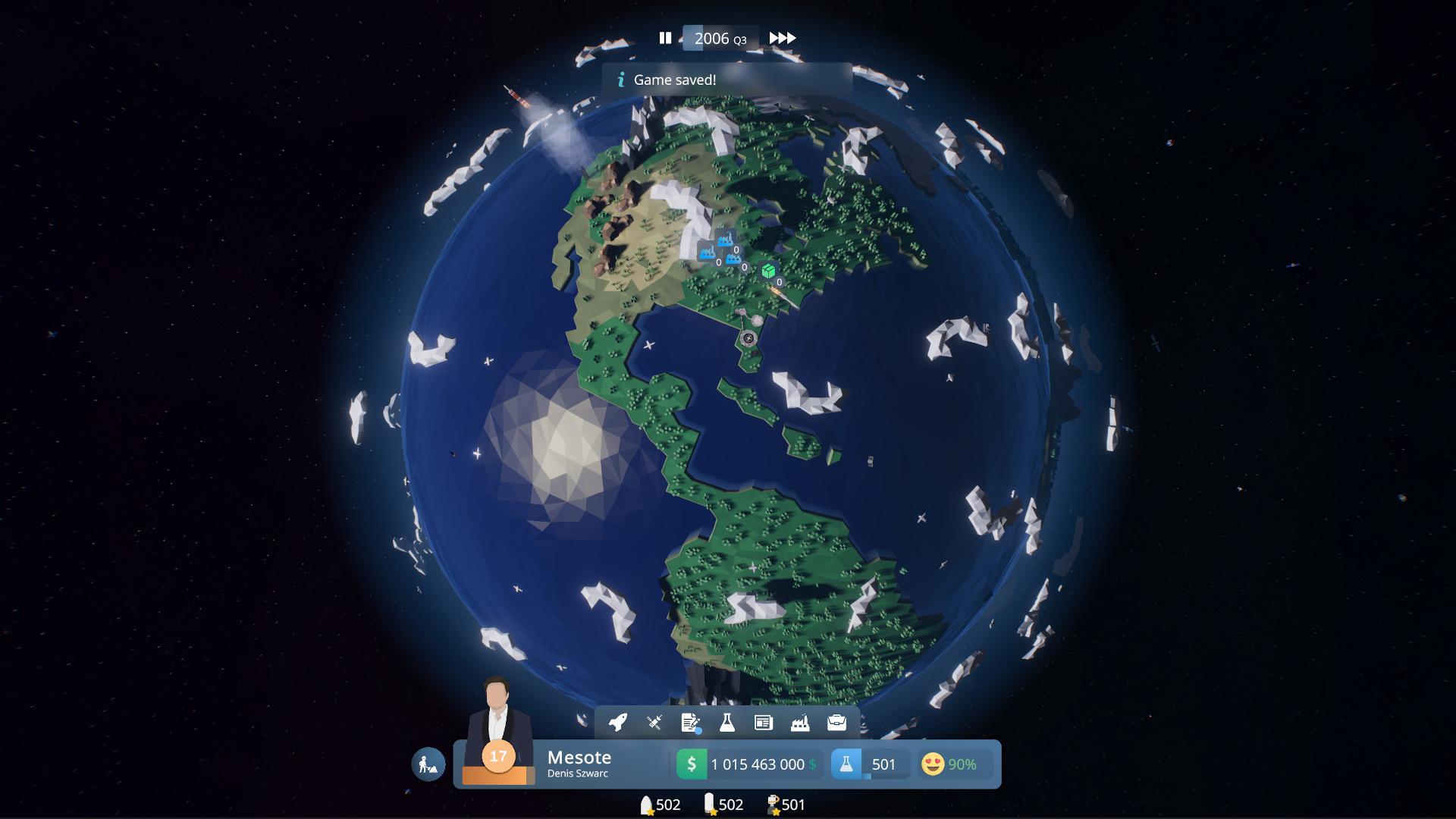This screenshot has height=819, width=1456.
Task: Open the factories overview panel
Action: click(799, 724)
